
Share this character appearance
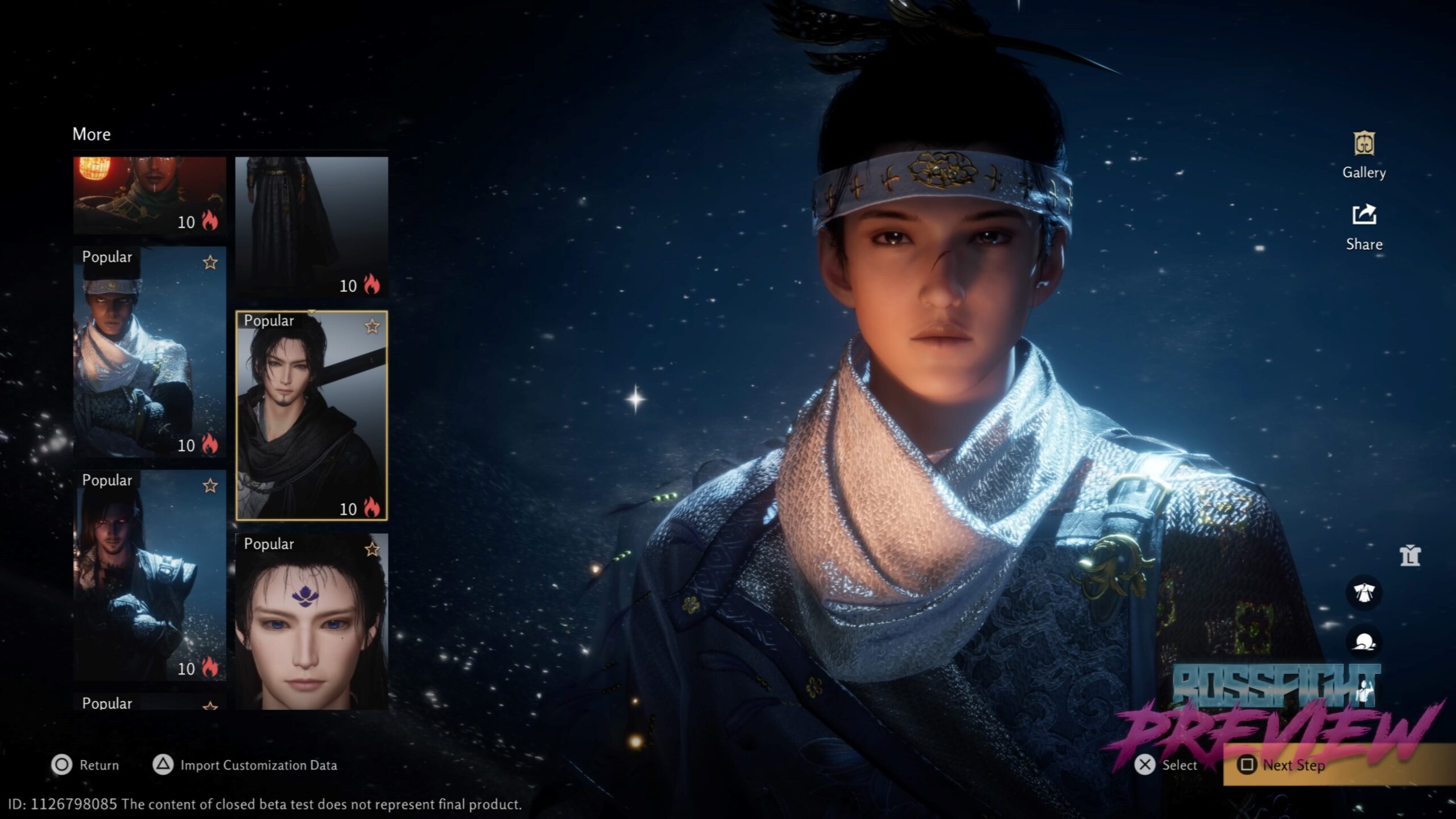[1363, 226]
